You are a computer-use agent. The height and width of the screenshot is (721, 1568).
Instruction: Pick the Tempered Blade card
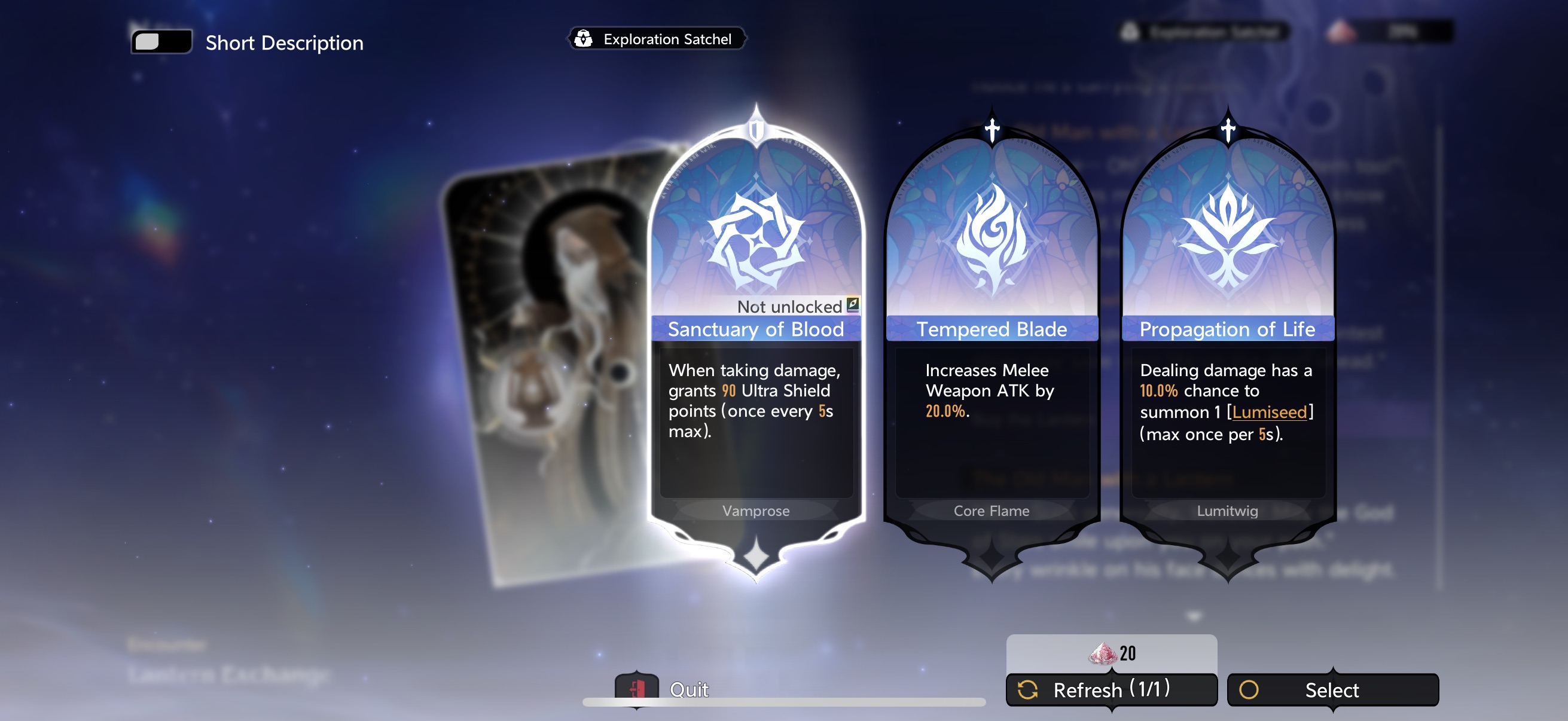click(x=991, y=341)
